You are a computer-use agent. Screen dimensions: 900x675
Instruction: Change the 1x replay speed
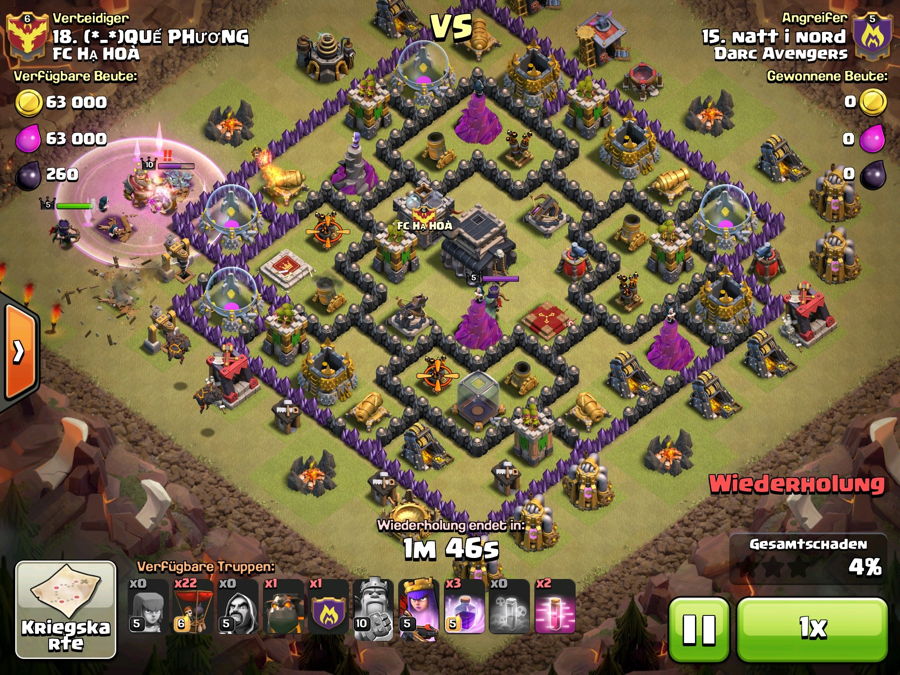tap(812, 629)
